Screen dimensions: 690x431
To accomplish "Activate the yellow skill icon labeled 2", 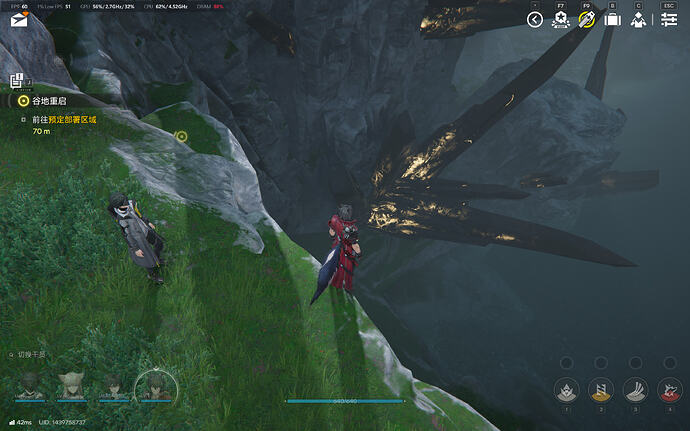I will (x=600, y=390).
